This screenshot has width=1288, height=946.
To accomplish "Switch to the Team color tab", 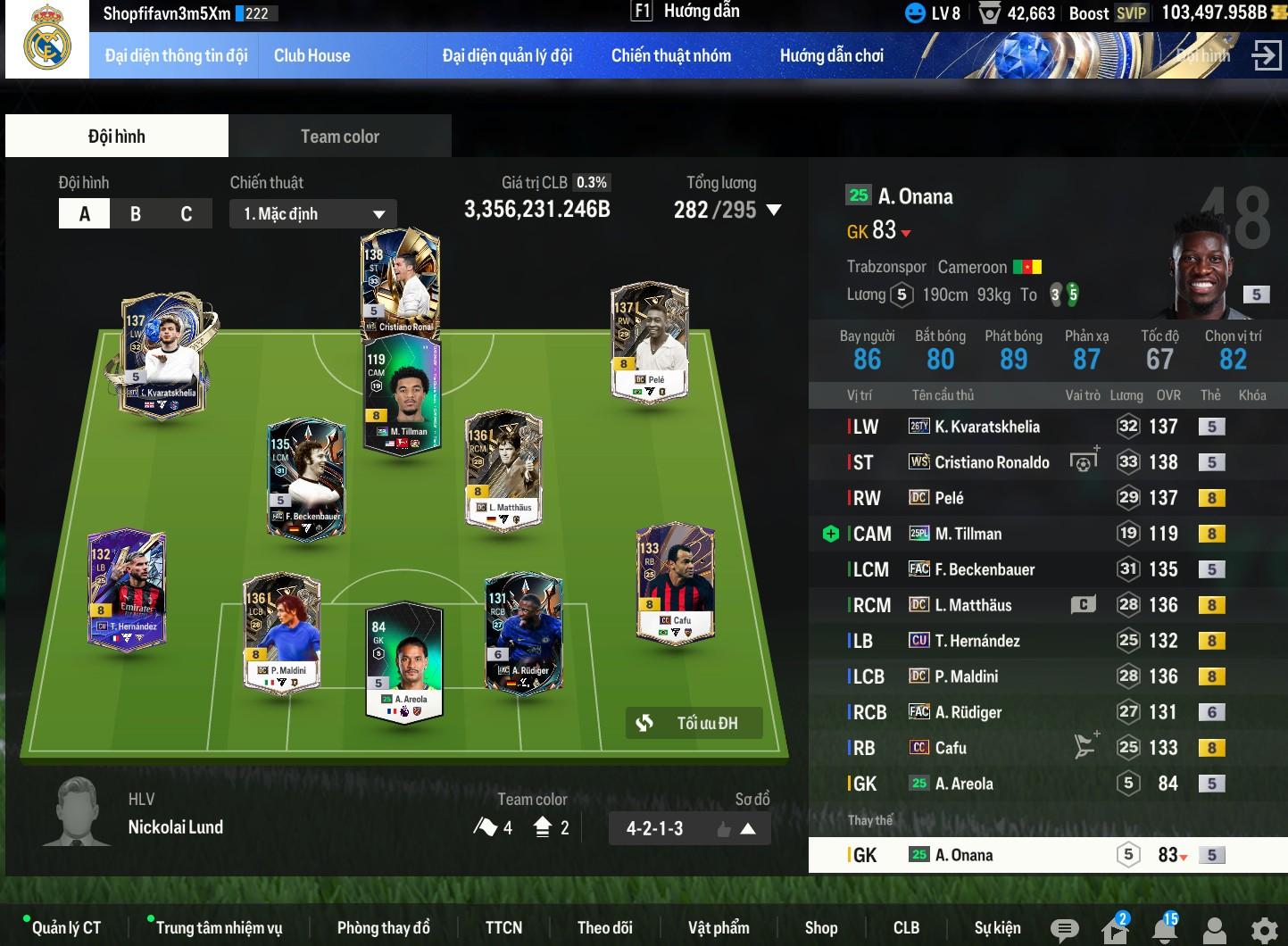I will (x=339, y=137).
